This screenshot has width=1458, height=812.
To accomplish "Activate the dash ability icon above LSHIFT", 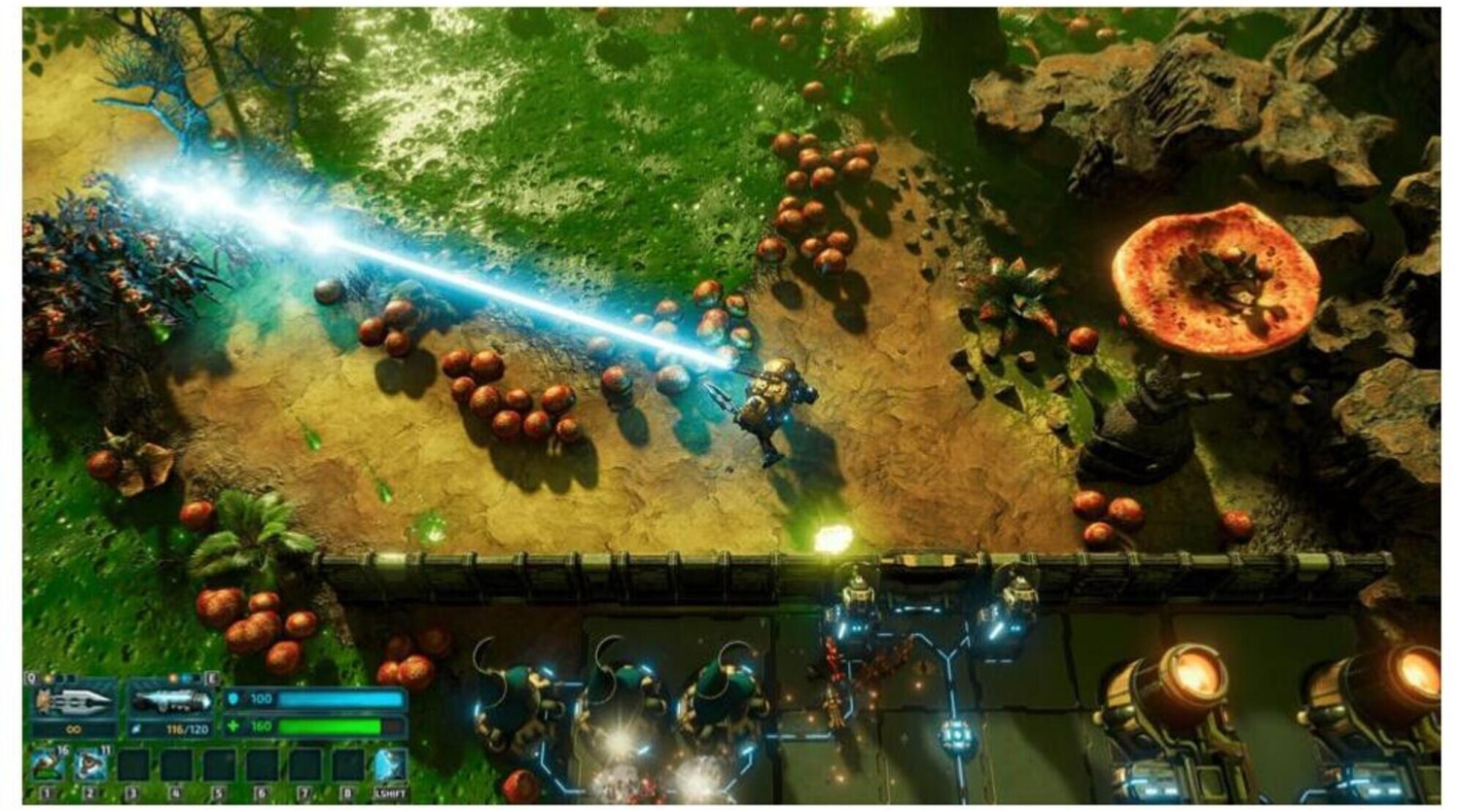I will (390, 765).
